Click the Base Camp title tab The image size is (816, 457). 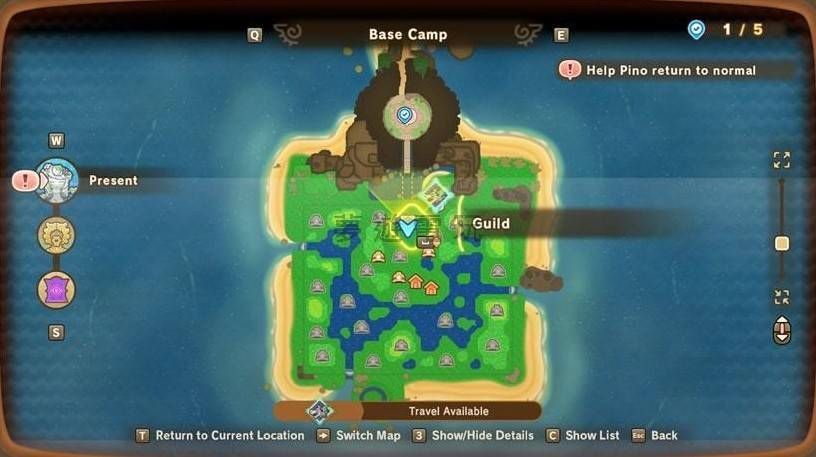408,34
